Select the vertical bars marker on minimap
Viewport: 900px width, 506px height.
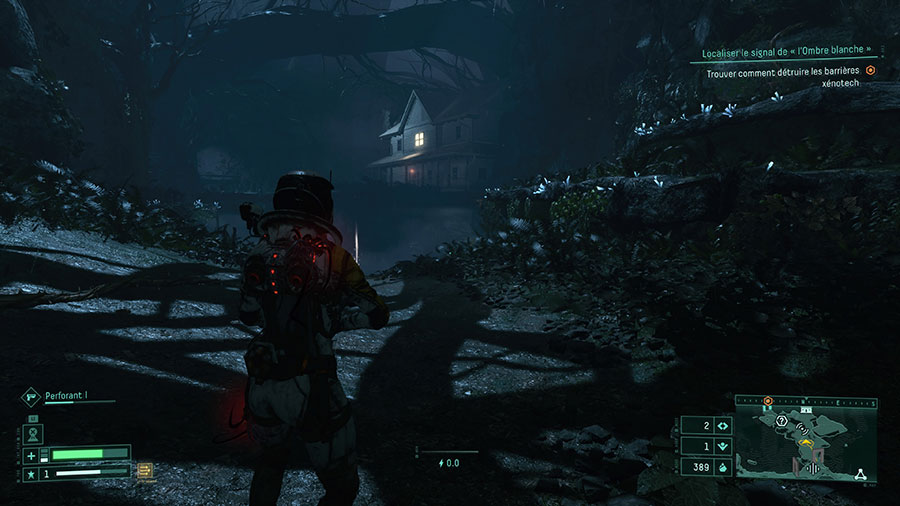pos(812,468)
